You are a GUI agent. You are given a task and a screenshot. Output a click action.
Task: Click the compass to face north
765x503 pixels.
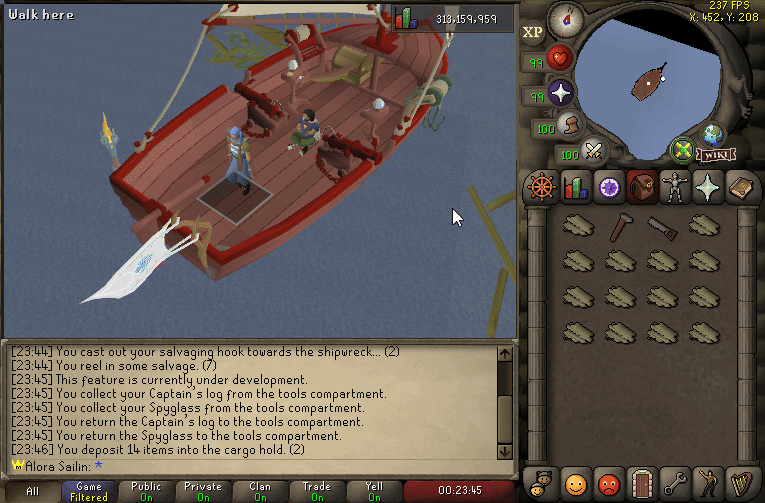[567, 17]
